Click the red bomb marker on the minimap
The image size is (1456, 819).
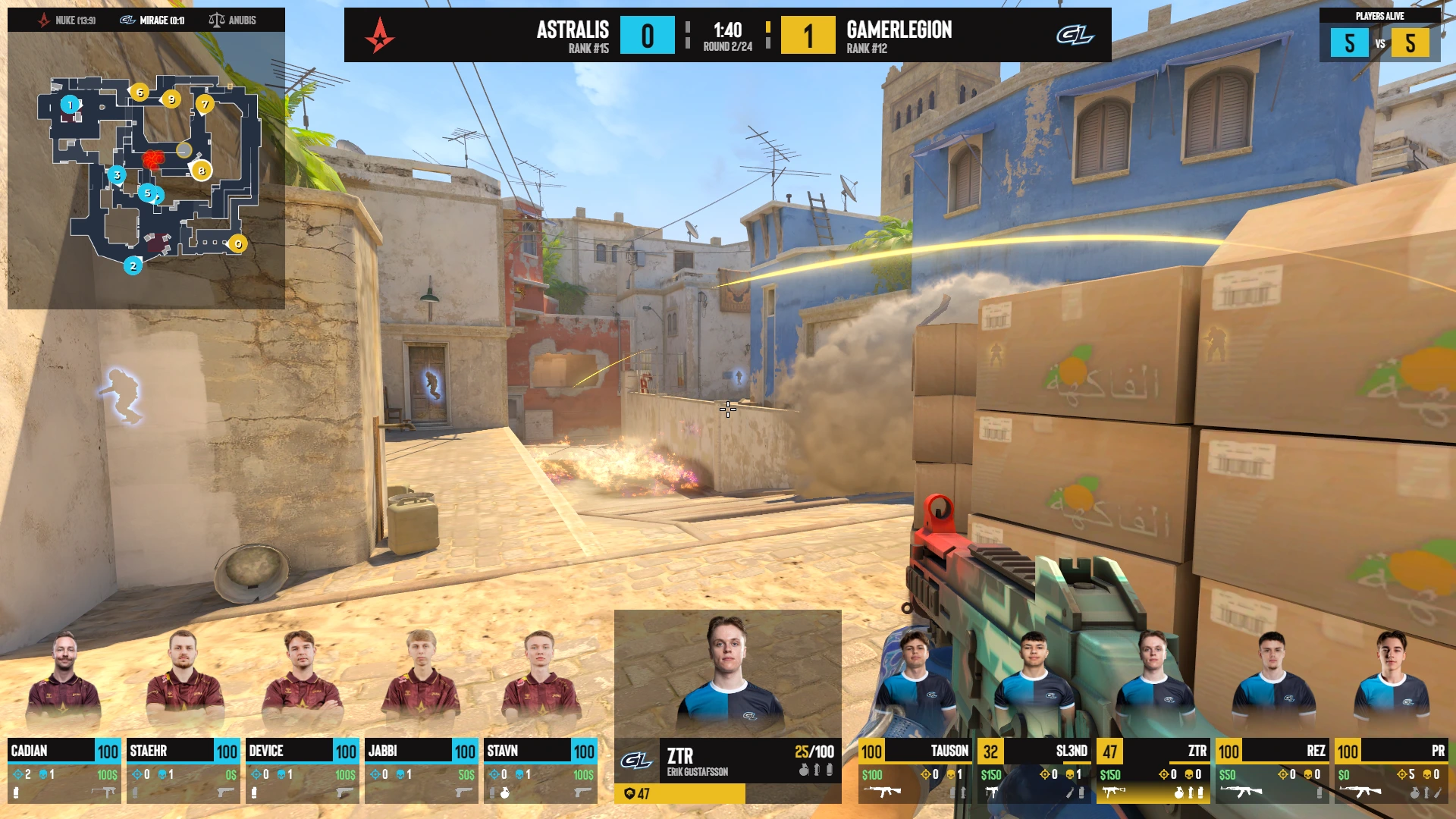pos(153,159)
